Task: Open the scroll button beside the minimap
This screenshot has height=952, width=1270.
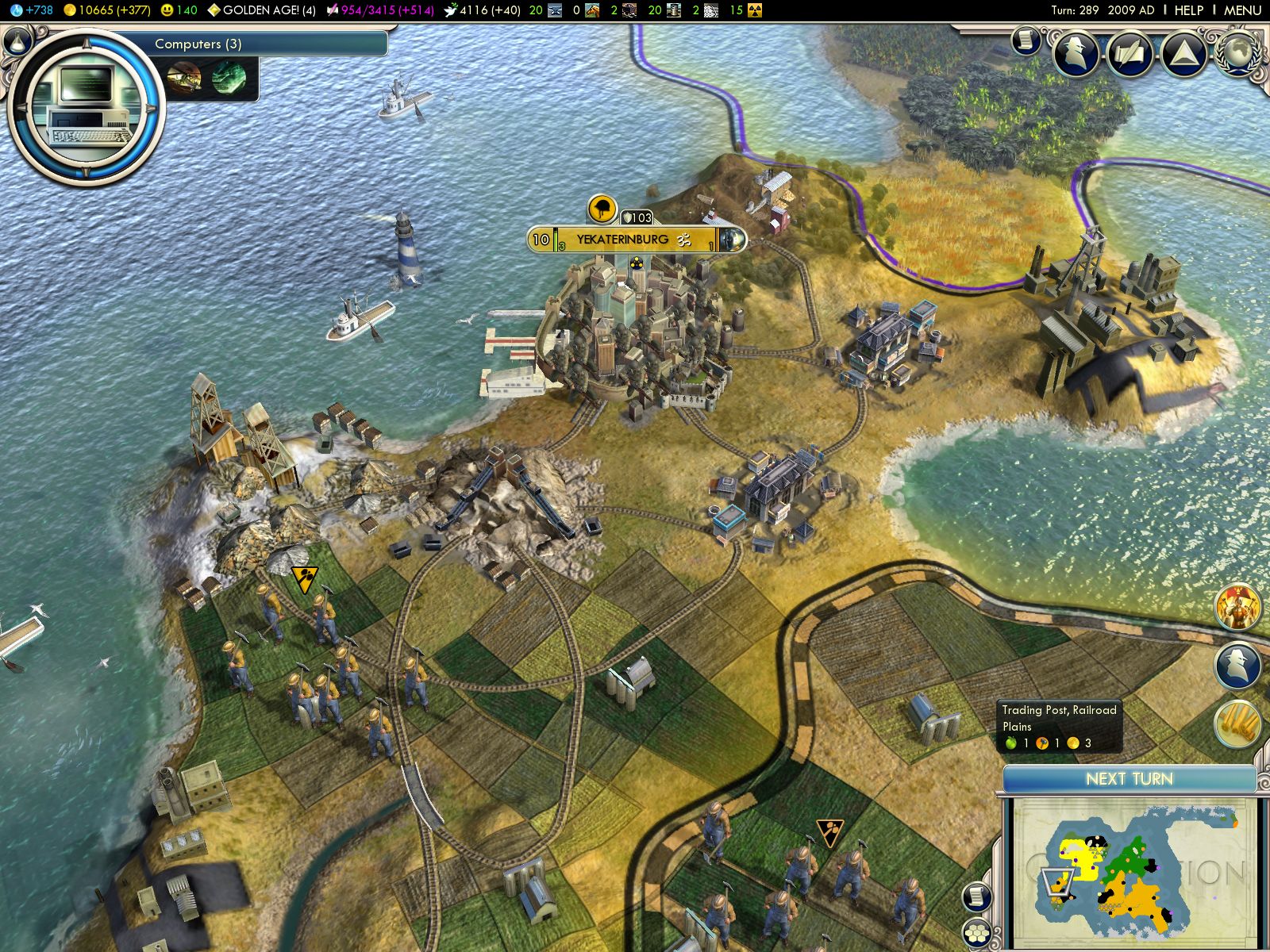Action: click(x=977, y=897)
